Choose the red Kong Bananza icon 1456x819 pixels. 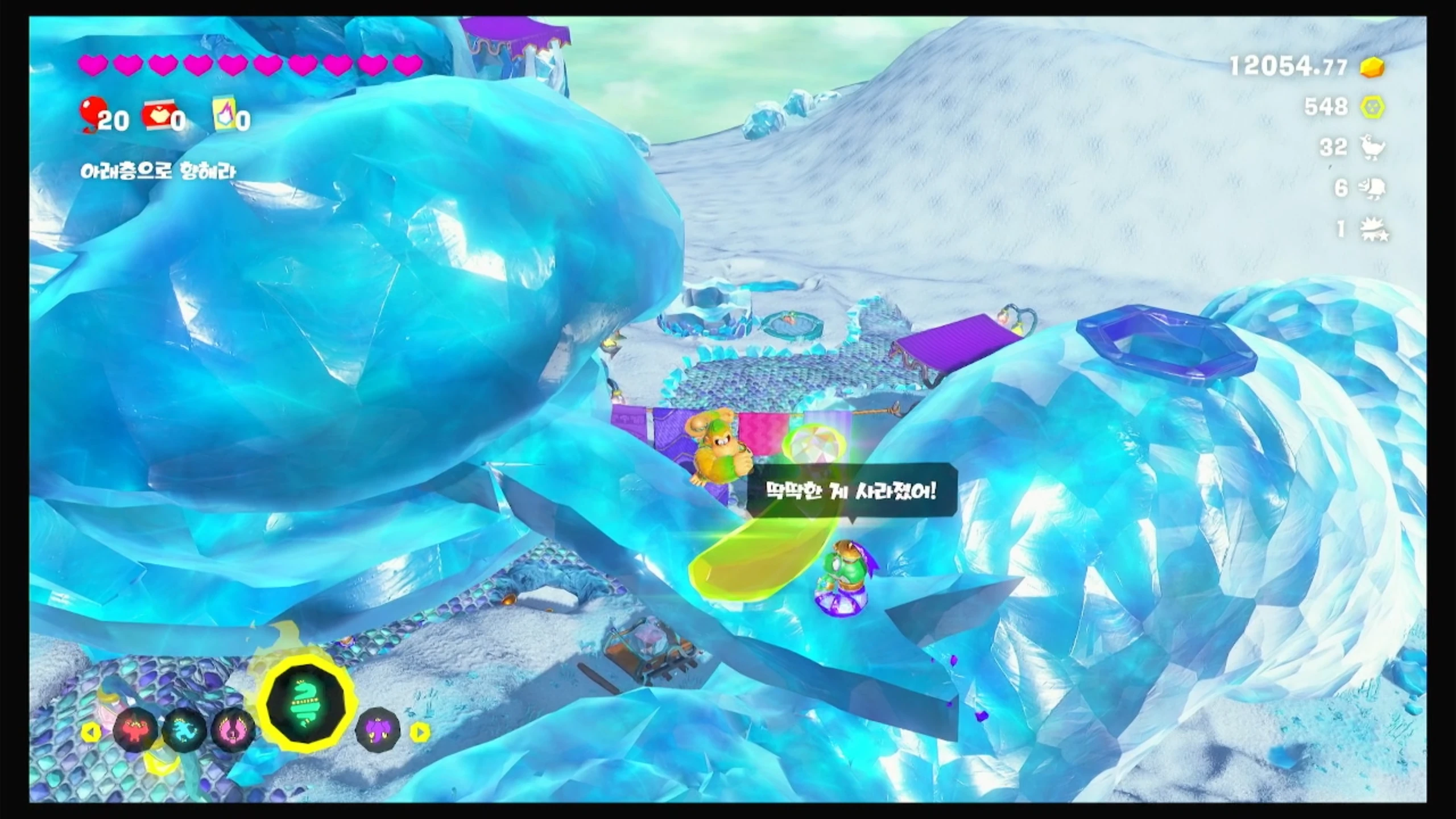[x=135, y=730]
